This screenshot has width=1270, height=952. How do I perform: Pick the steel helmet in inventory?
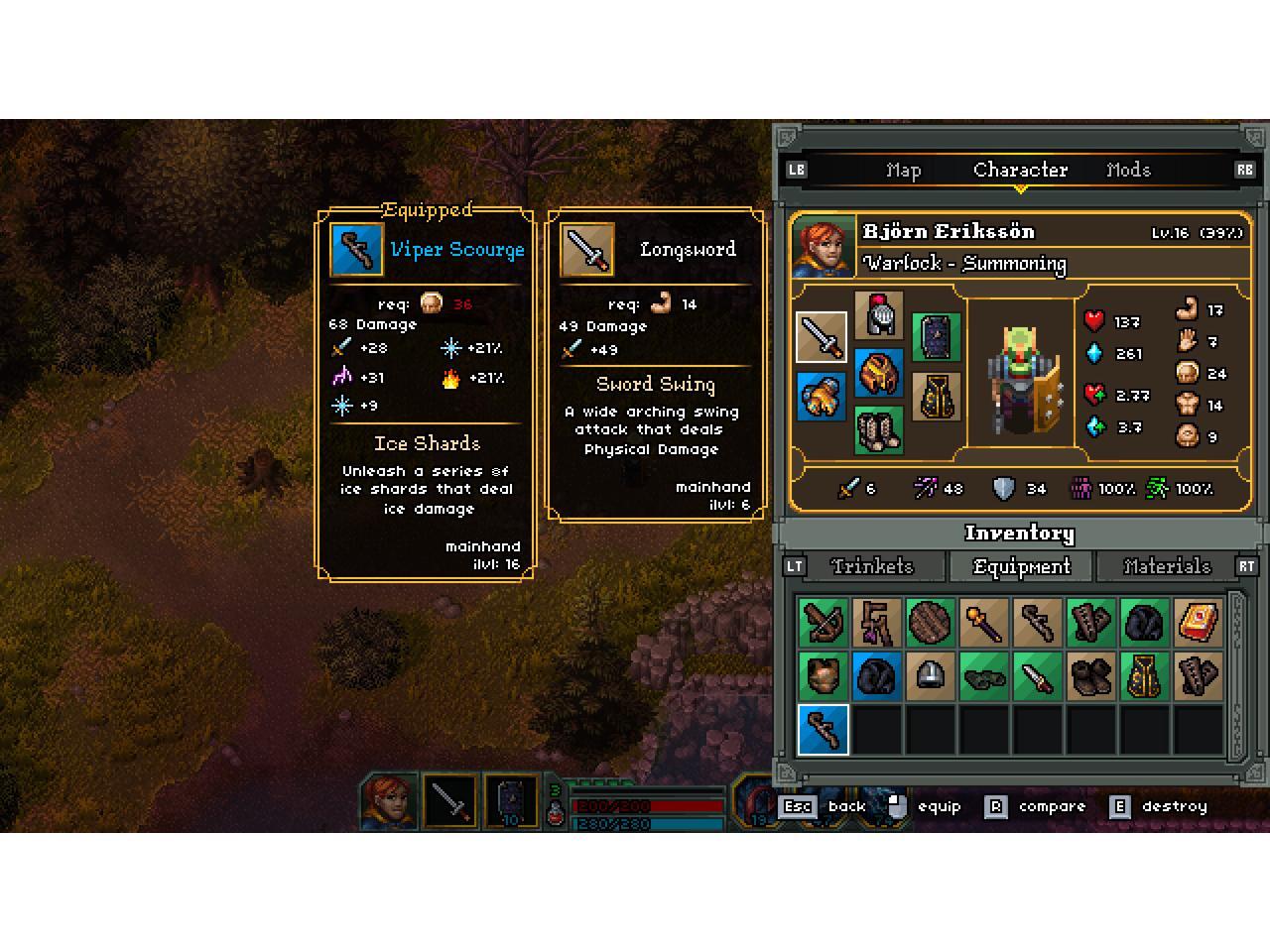(x=930, y=676)
